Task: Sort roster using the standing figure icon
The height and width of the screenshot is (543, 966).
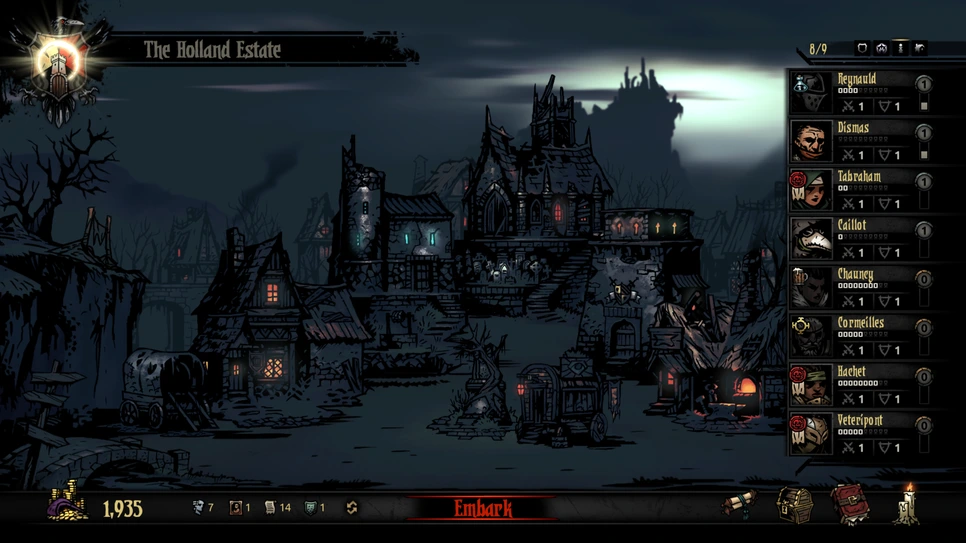Action: click(900, 48)
